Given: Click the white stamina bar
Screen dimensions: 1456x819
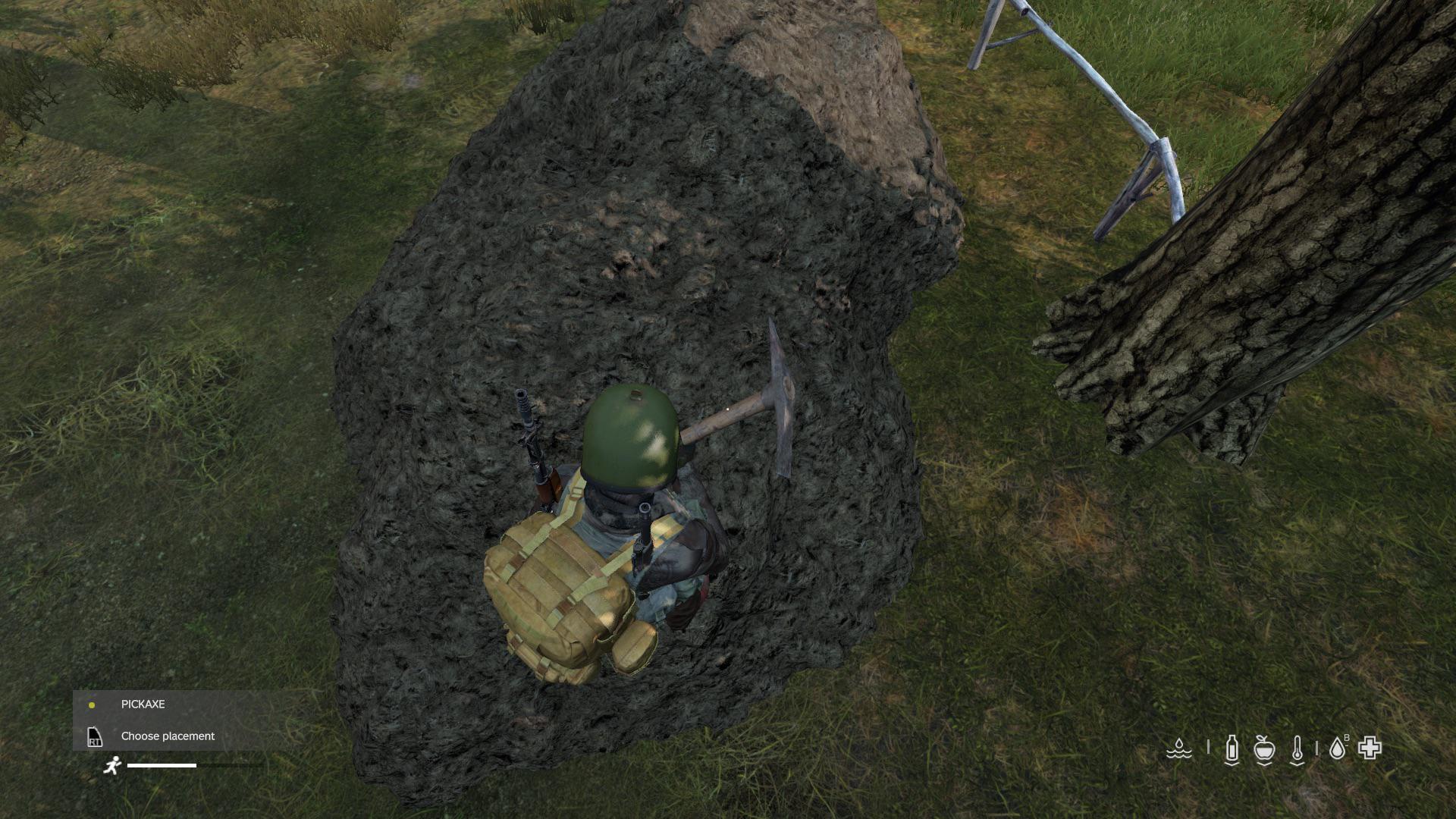Looking at the screenshot, I should coord(163,767).
